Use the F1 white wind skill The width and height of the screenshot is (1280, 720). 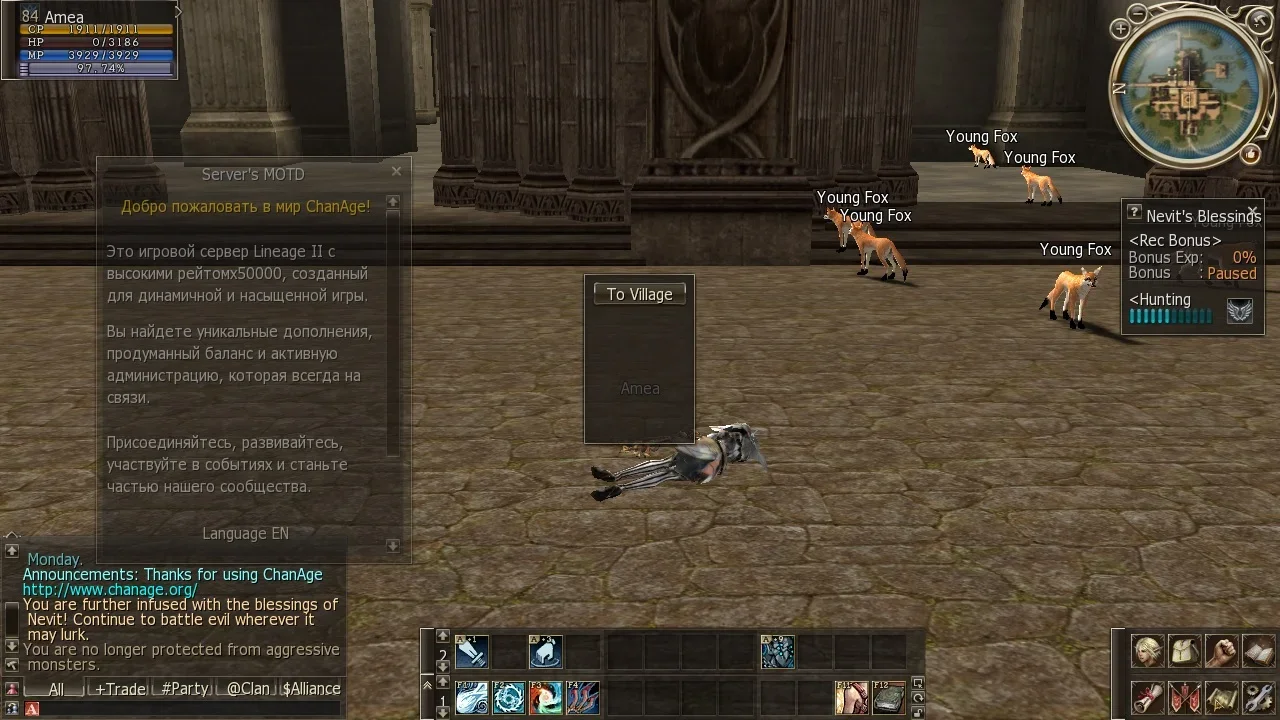(472, 697)
